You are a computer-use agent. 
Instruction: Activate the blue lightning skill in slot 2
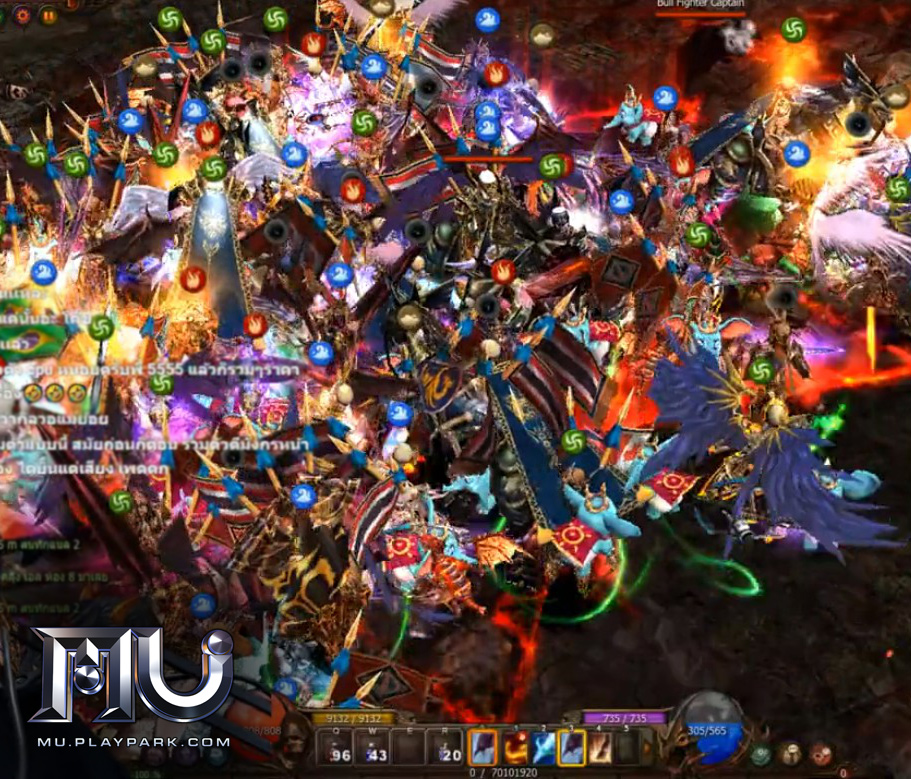(x=544, y=747)
